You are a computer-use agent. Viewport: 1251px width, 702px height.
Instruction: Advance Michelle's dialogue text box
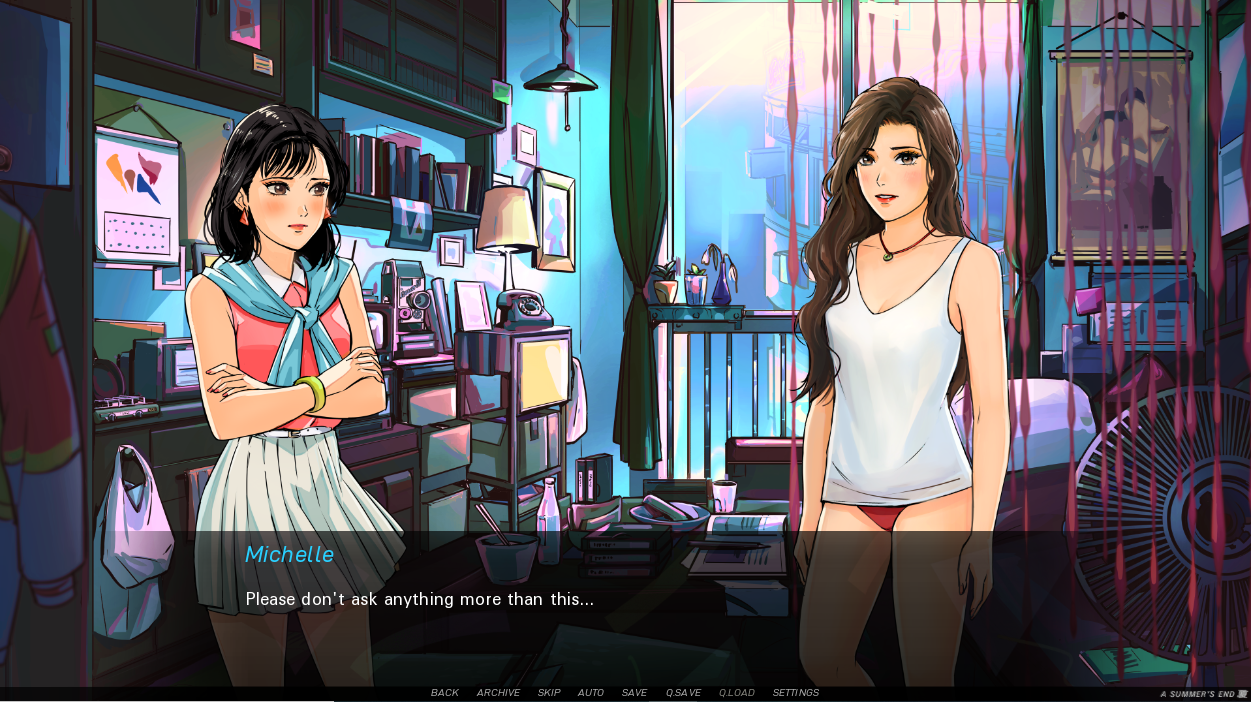[625, 600]
